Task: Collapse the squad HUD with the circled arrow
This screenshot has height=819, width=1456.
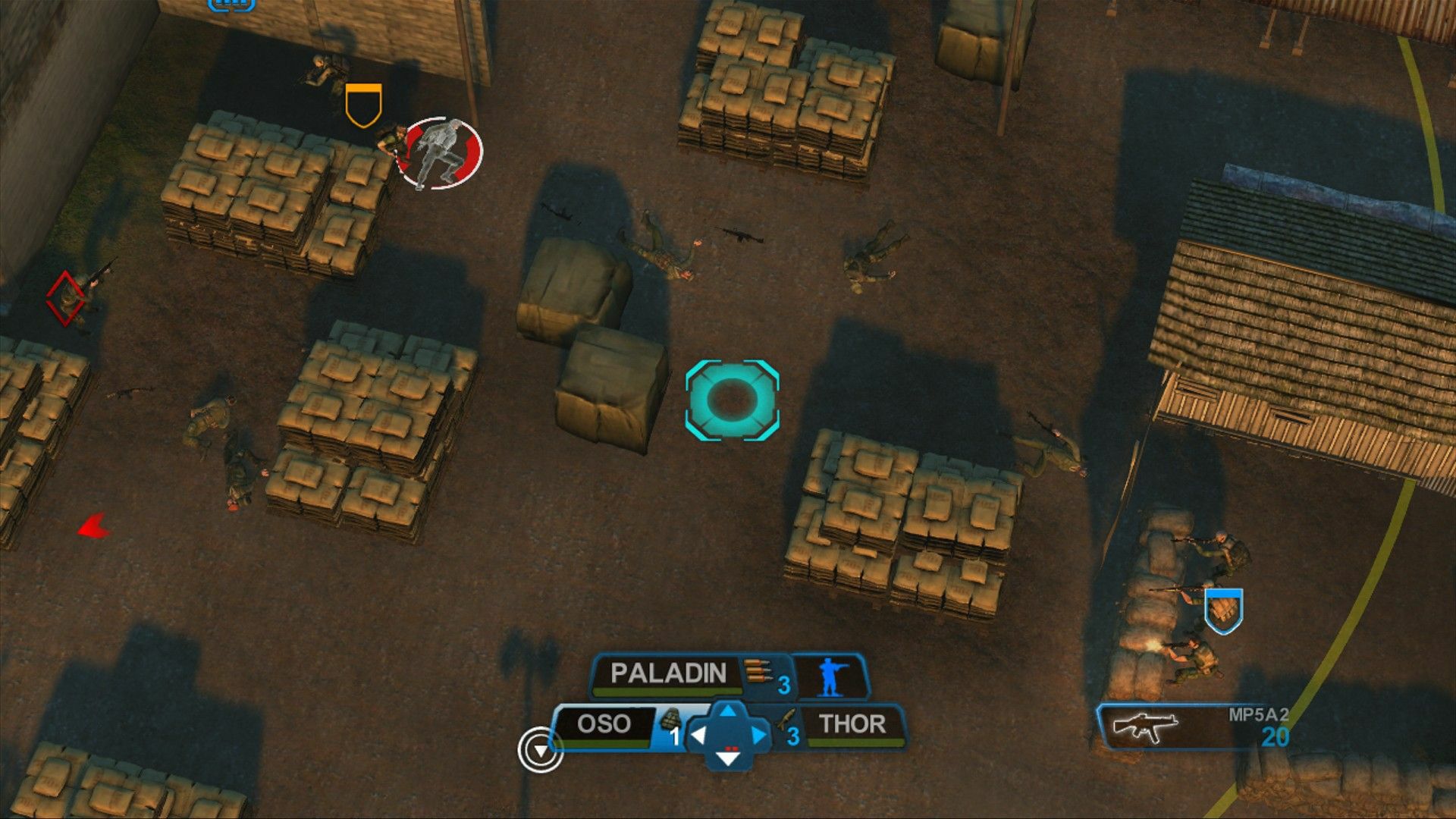Action: (541, 749)
